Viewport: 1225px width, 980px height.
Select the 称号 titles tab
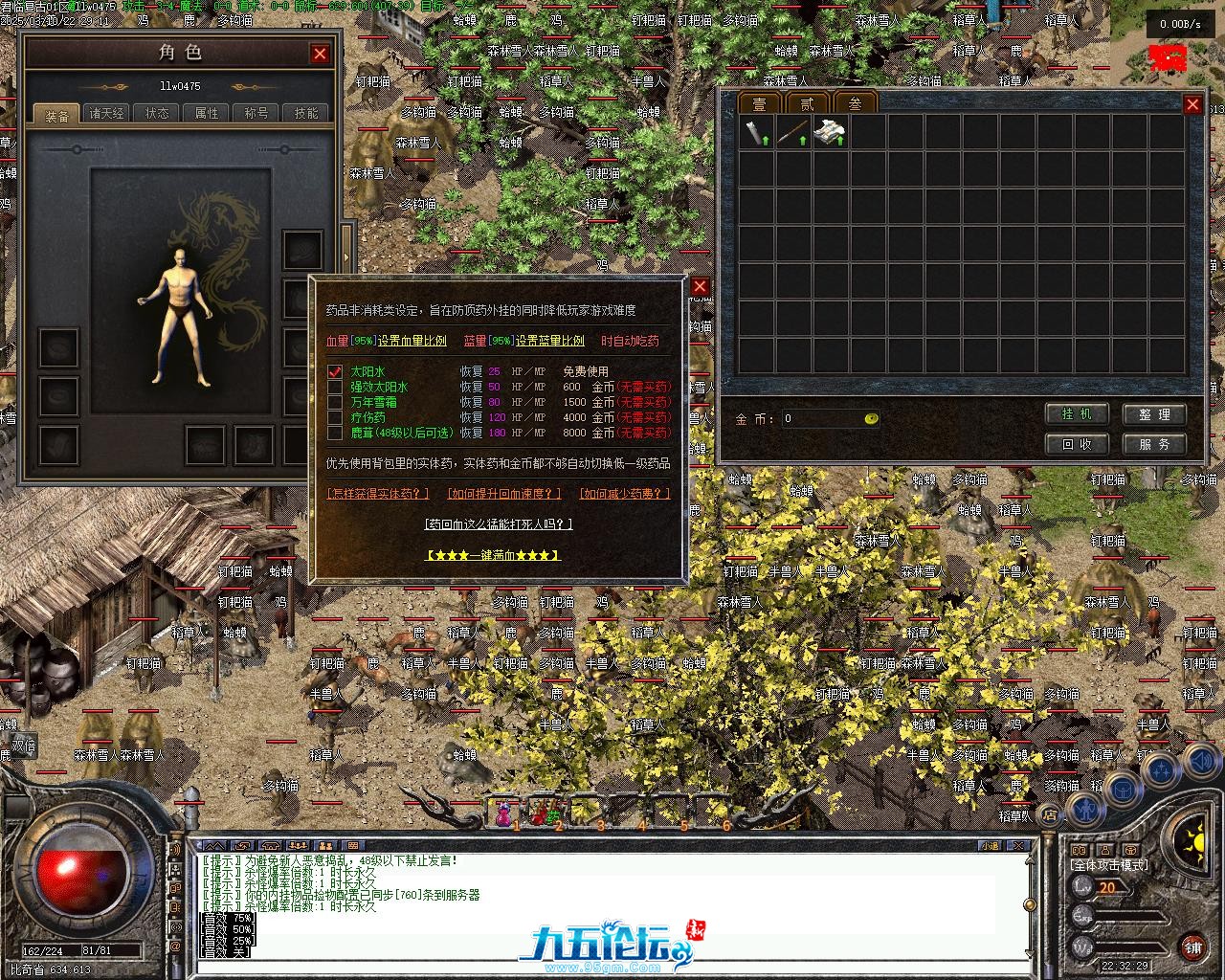(256, 113)
